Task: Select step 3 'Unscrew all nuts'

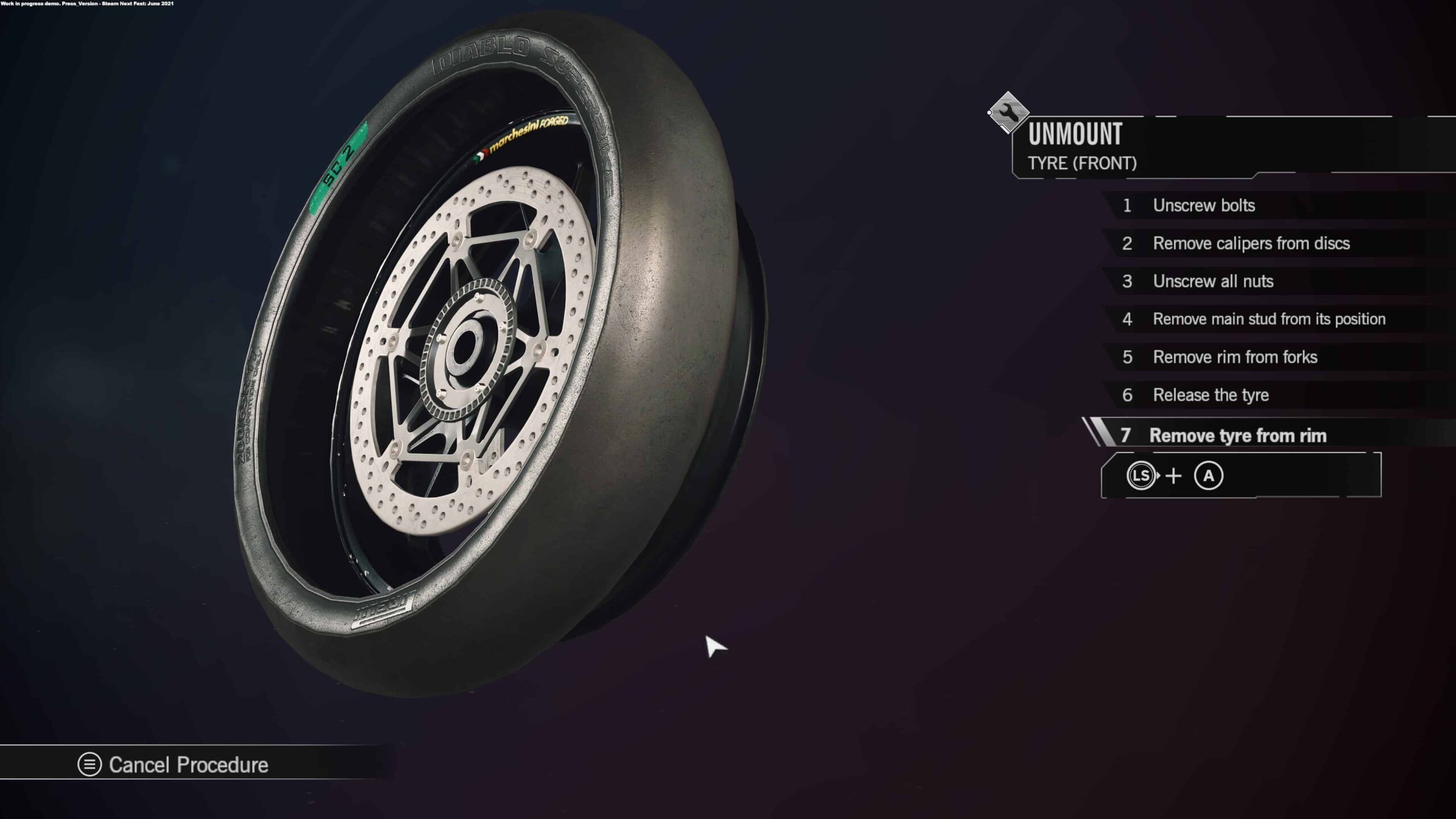Action: tap(1214, 281)
